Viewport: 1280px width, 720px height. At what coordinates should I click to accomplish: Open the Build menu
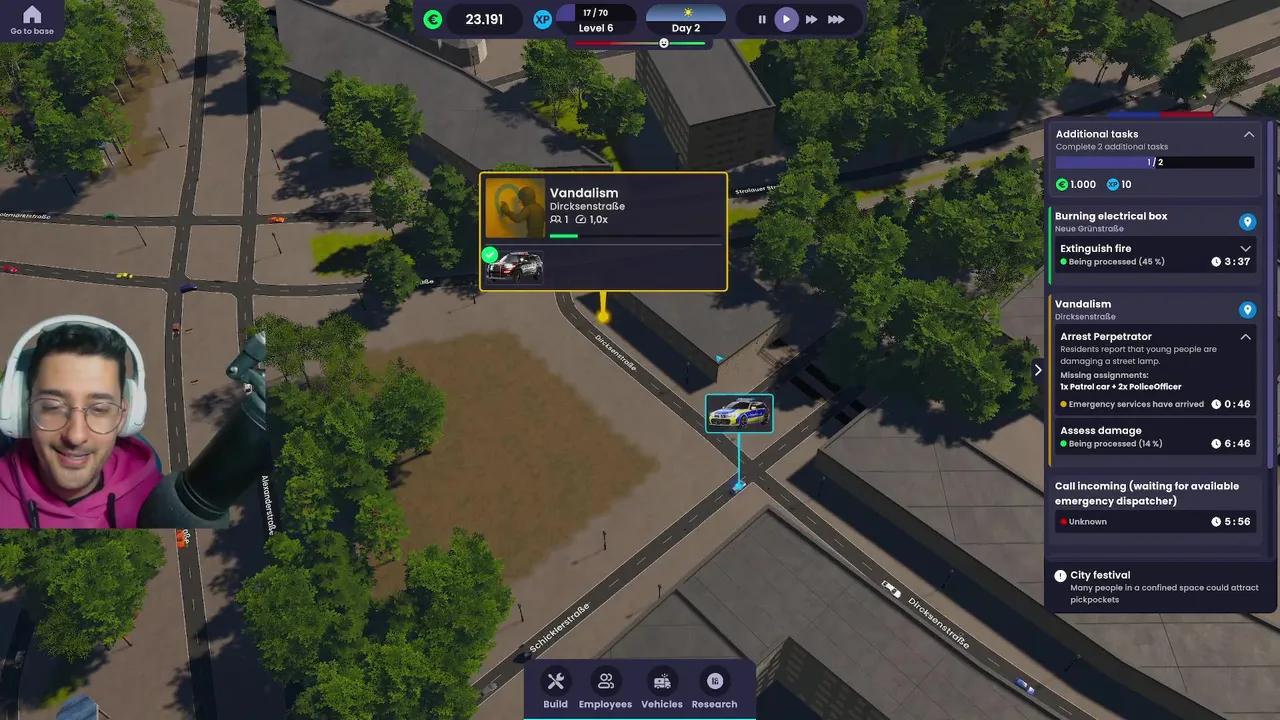[x=555, y=688]
